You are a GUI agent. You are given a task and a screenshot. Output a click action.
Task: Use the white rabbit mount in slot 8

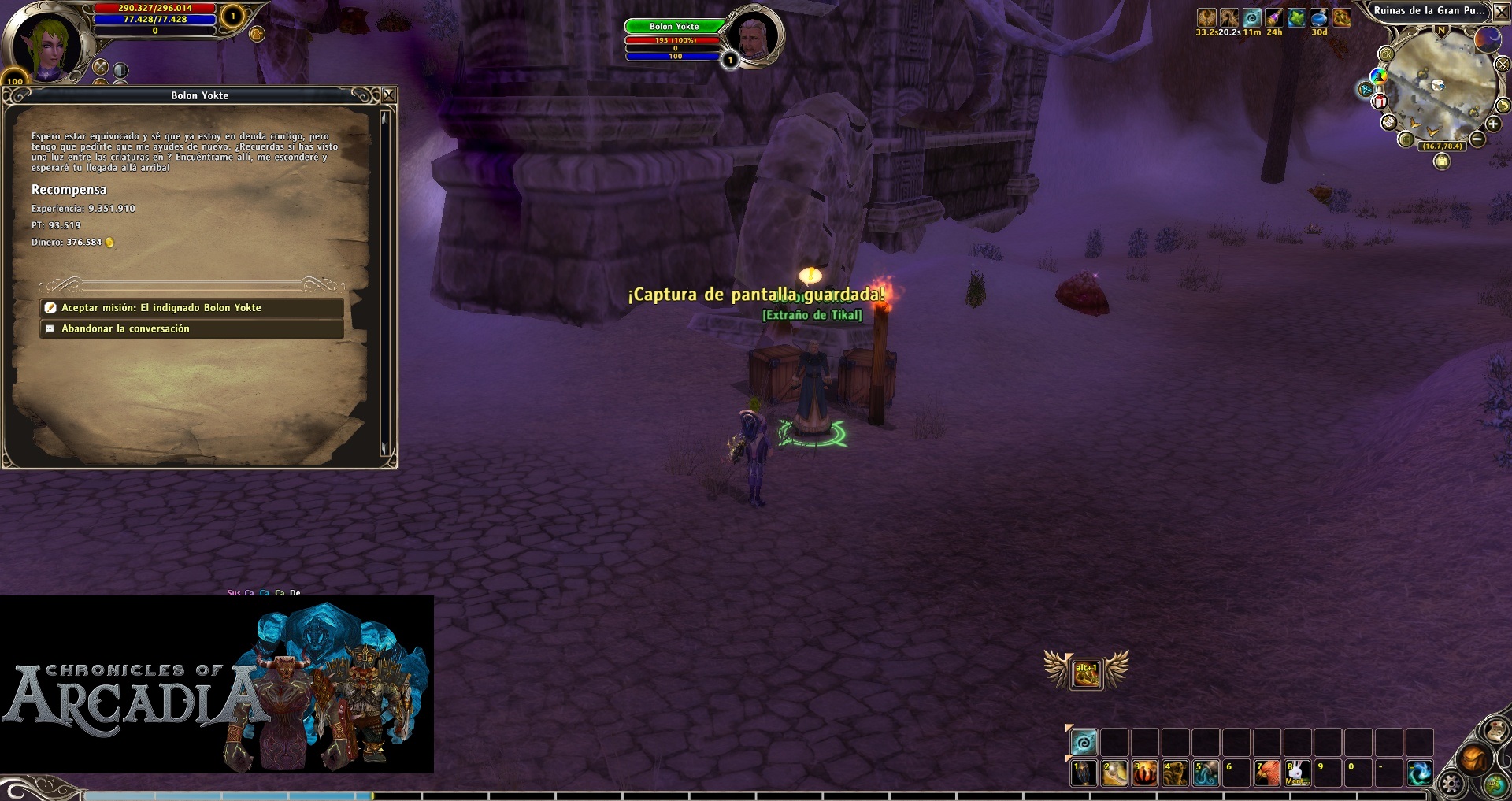[1298, 773]
